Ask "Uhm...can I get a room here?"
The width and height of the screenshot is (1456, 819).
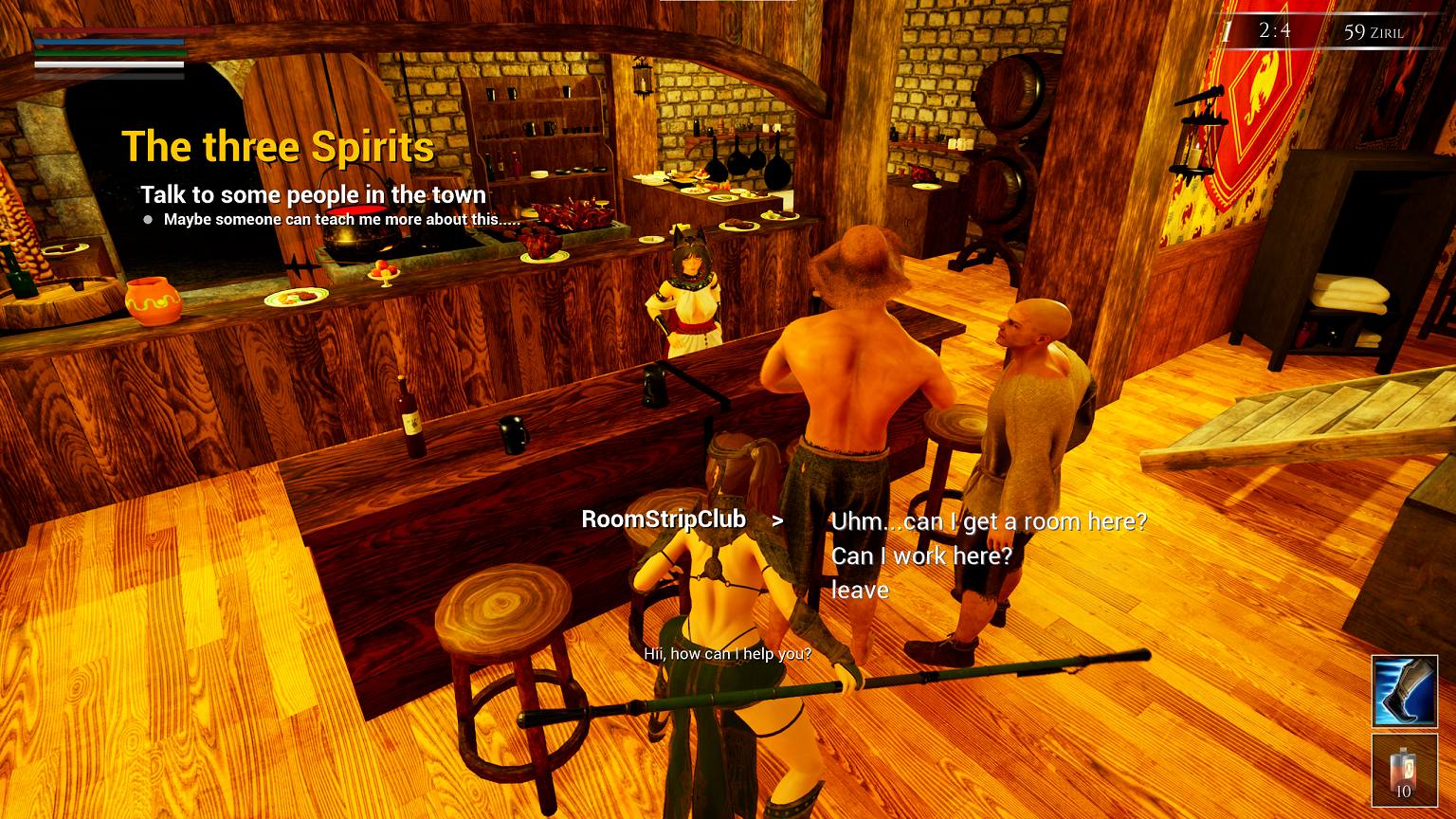pyautogui.click(x=988, y=521)
